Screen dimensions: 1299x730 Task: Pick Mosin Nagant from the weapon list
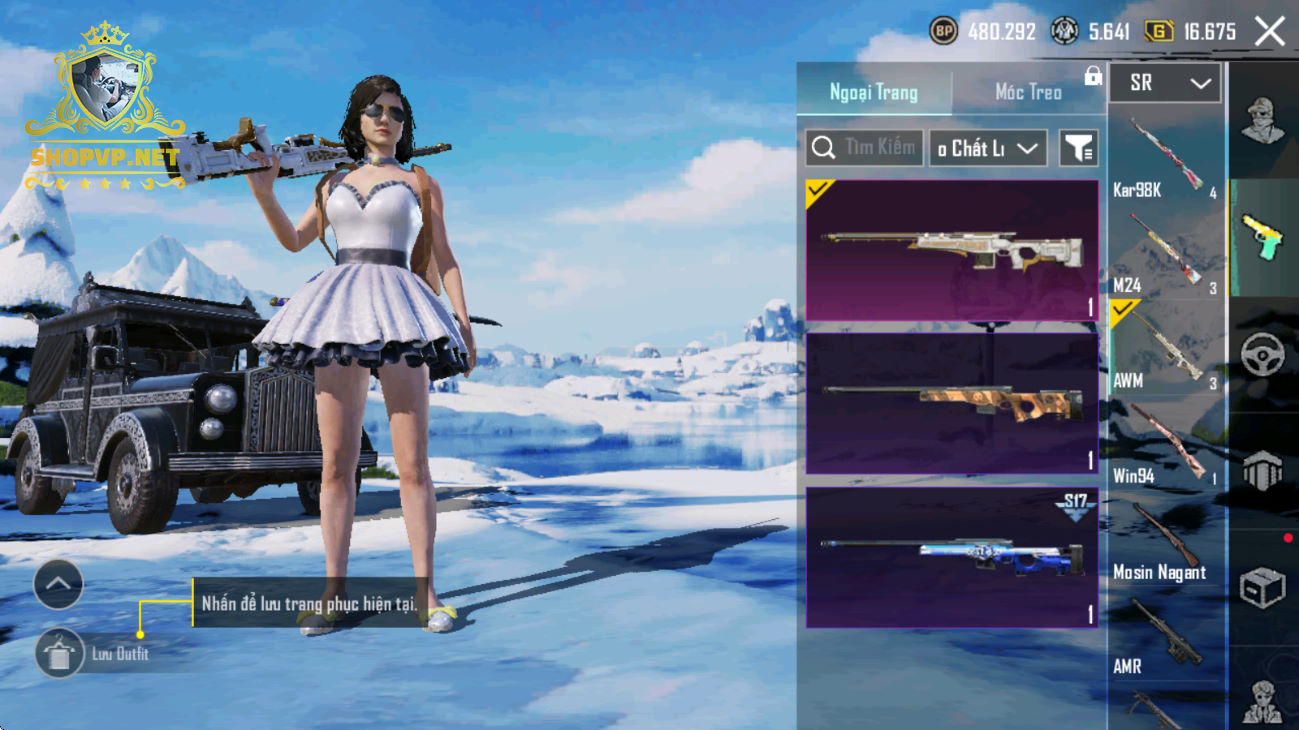pos(1165,540)
